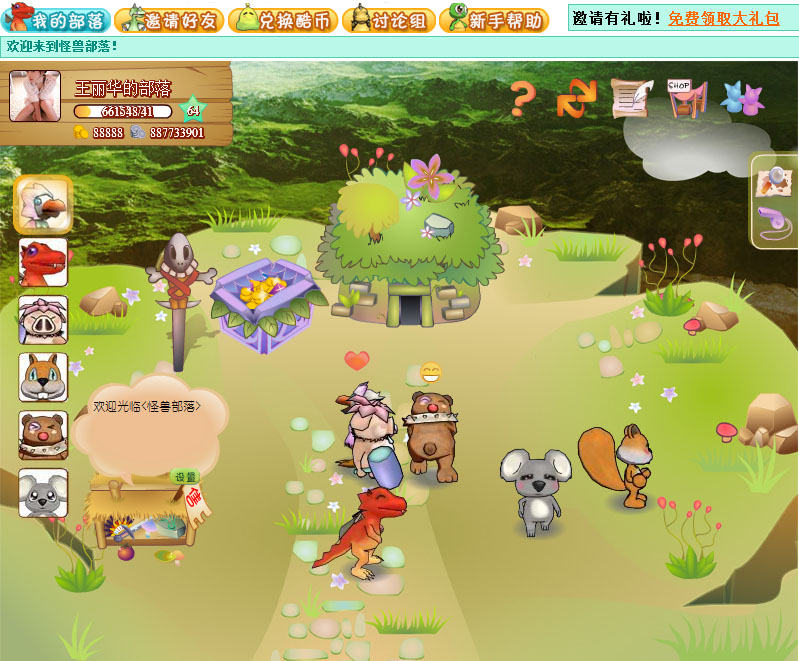Select the white bird monster portrait
The width and height of the screenshot is (799, 661).
[43, 204]
